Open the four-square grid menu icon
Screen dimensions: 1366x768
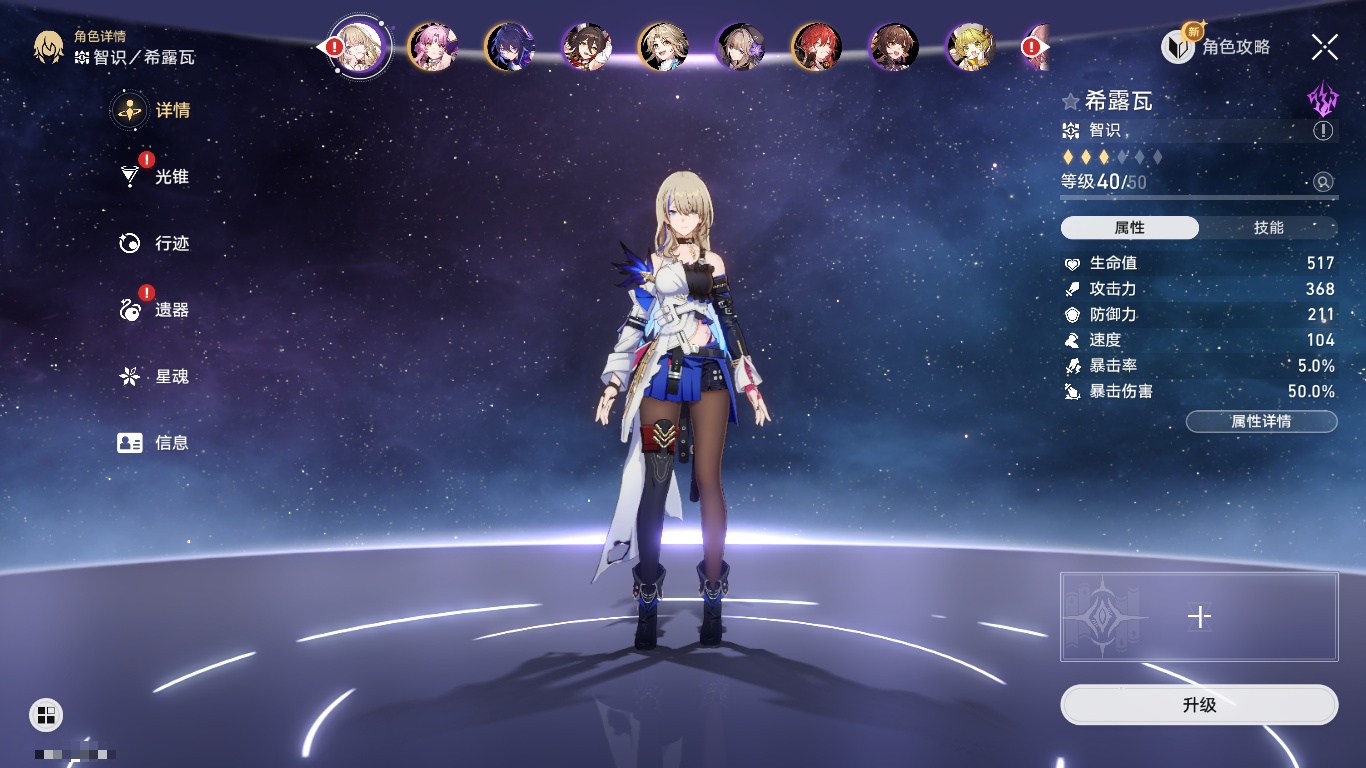[46, 714]
